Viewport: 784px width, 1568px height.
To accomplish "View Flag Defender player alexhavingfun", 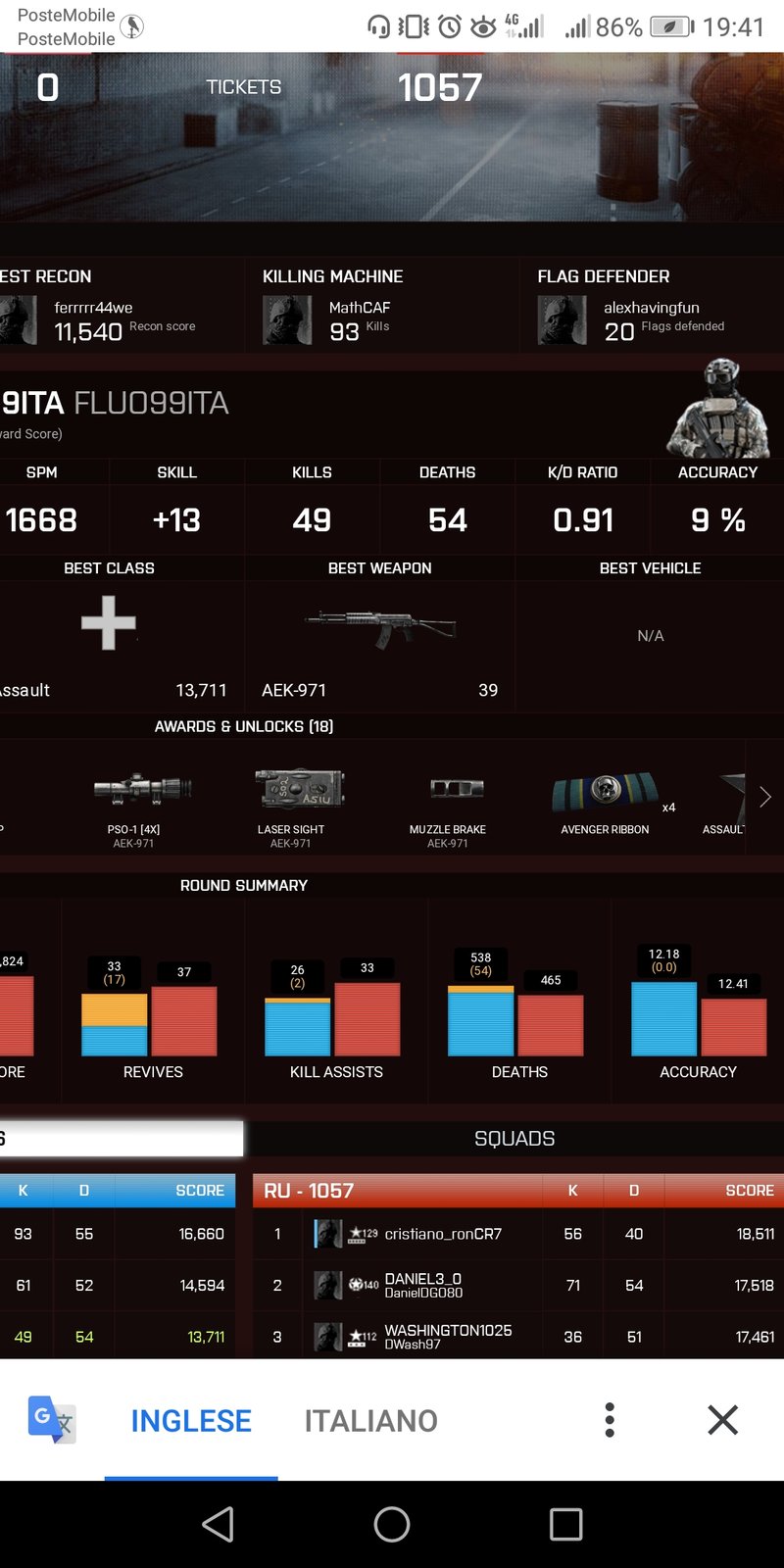I will [x=651, y=308].
